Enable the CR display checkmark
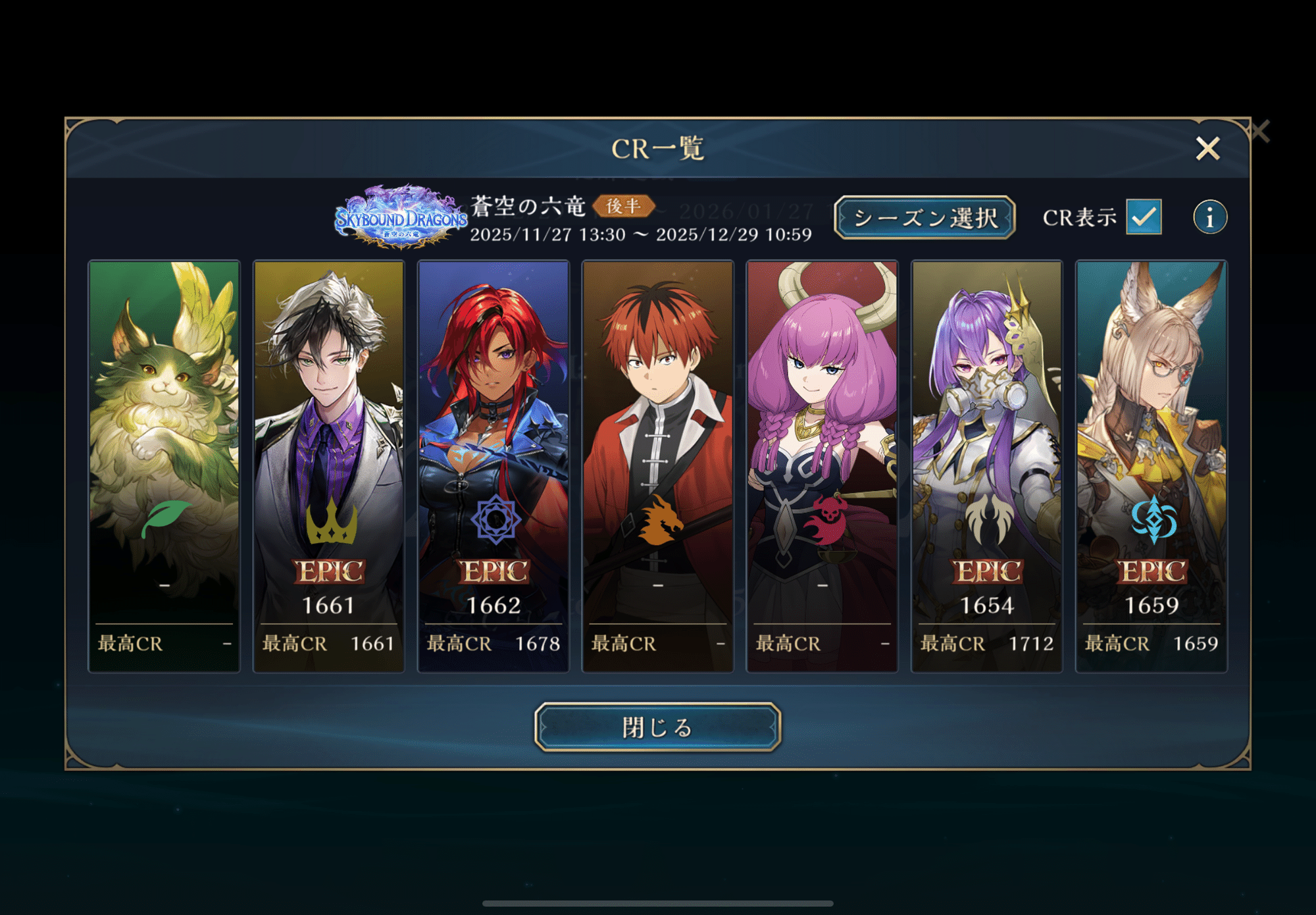Image resolution: width=1316 pixels, height=915 pixels. pyautogui.click(x=1145, y=217)
